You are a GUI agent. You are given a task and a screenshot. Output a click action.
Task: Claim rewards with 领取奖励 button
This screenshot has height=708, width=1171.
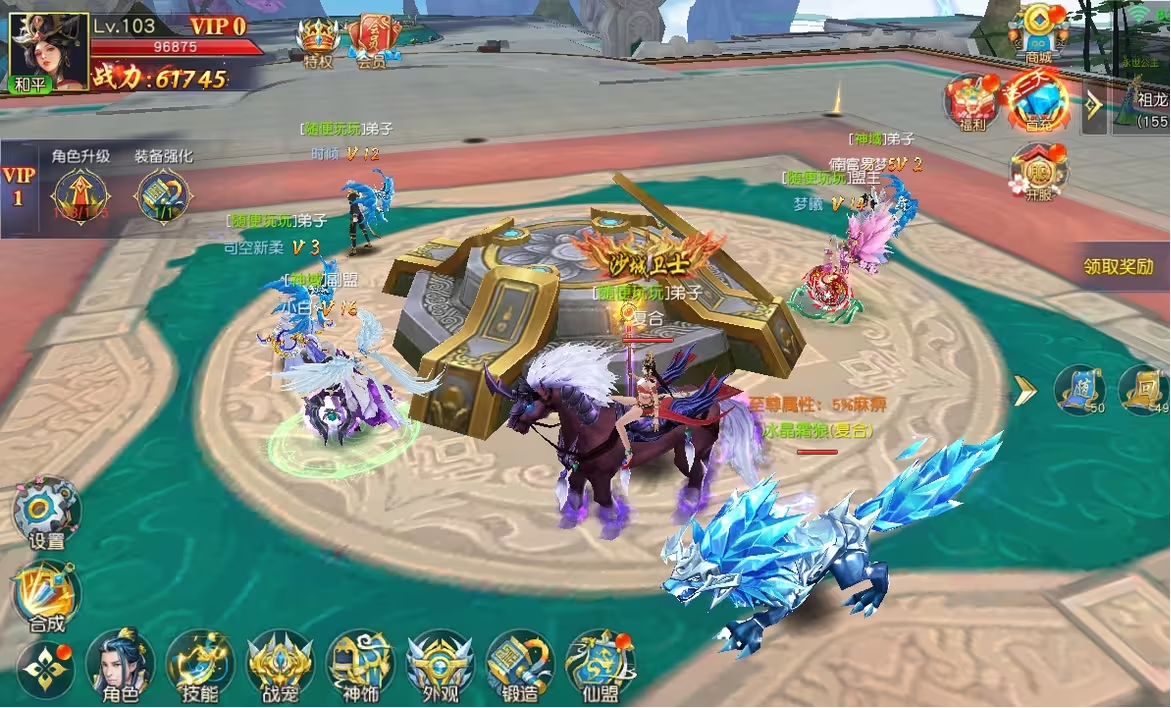1119,267
